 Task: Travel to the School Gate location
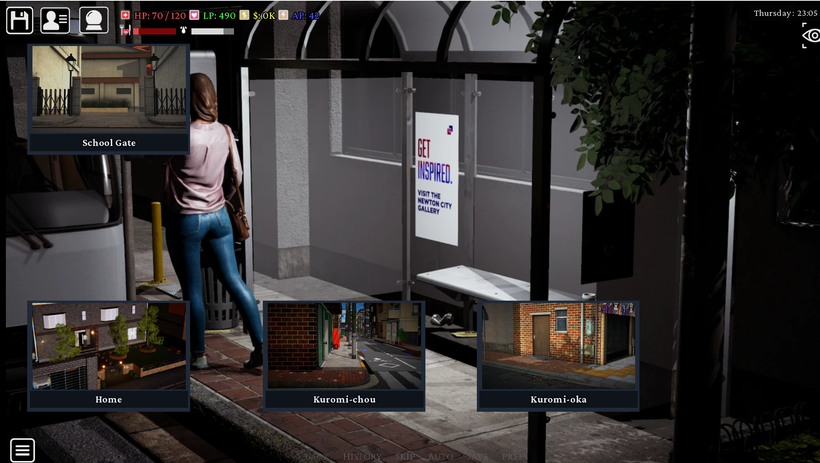109,98
